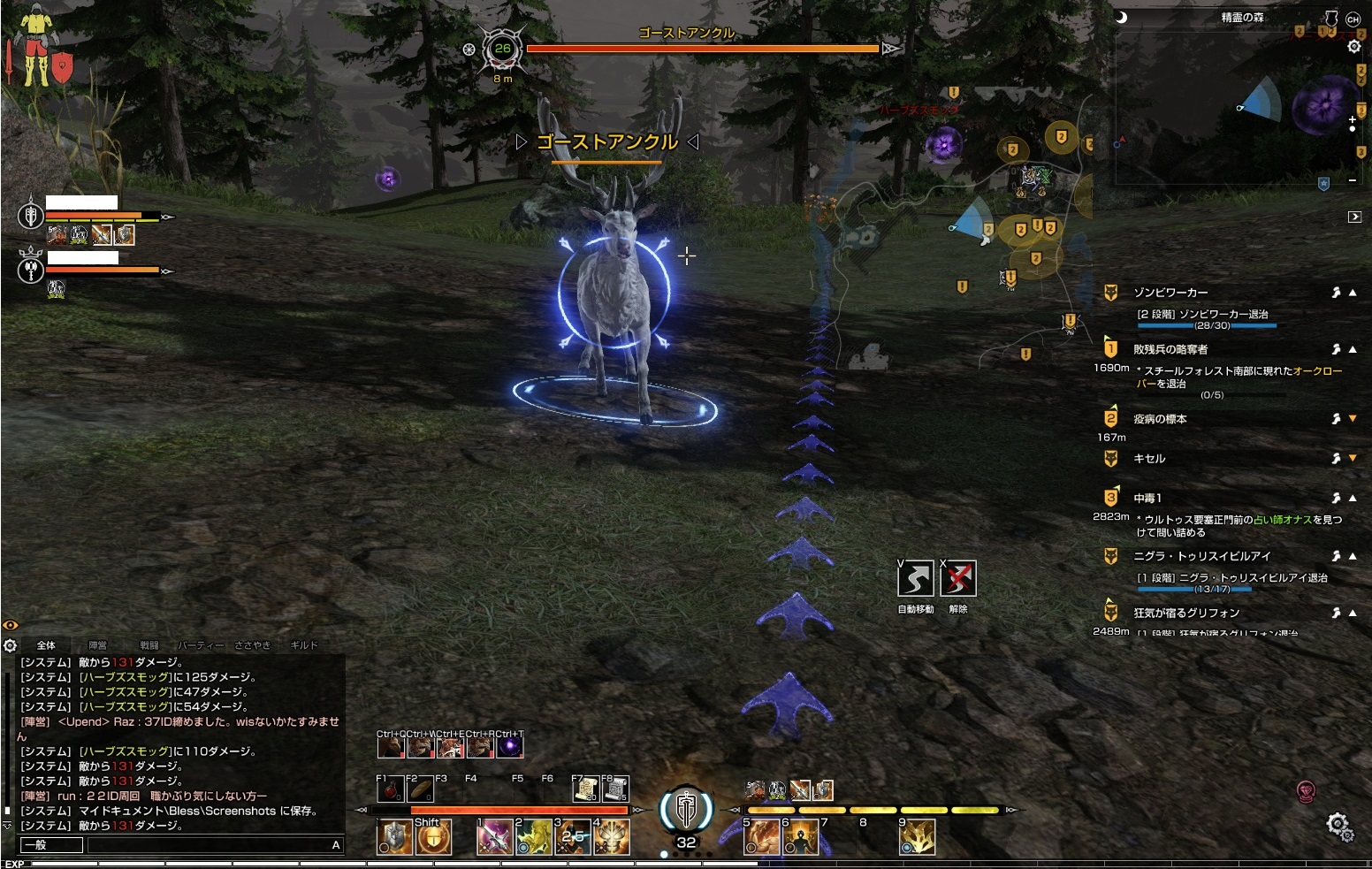Show the 戦闘 chat tab
1372x869 pixels.
pyautogui.click(x=149, y=645)
